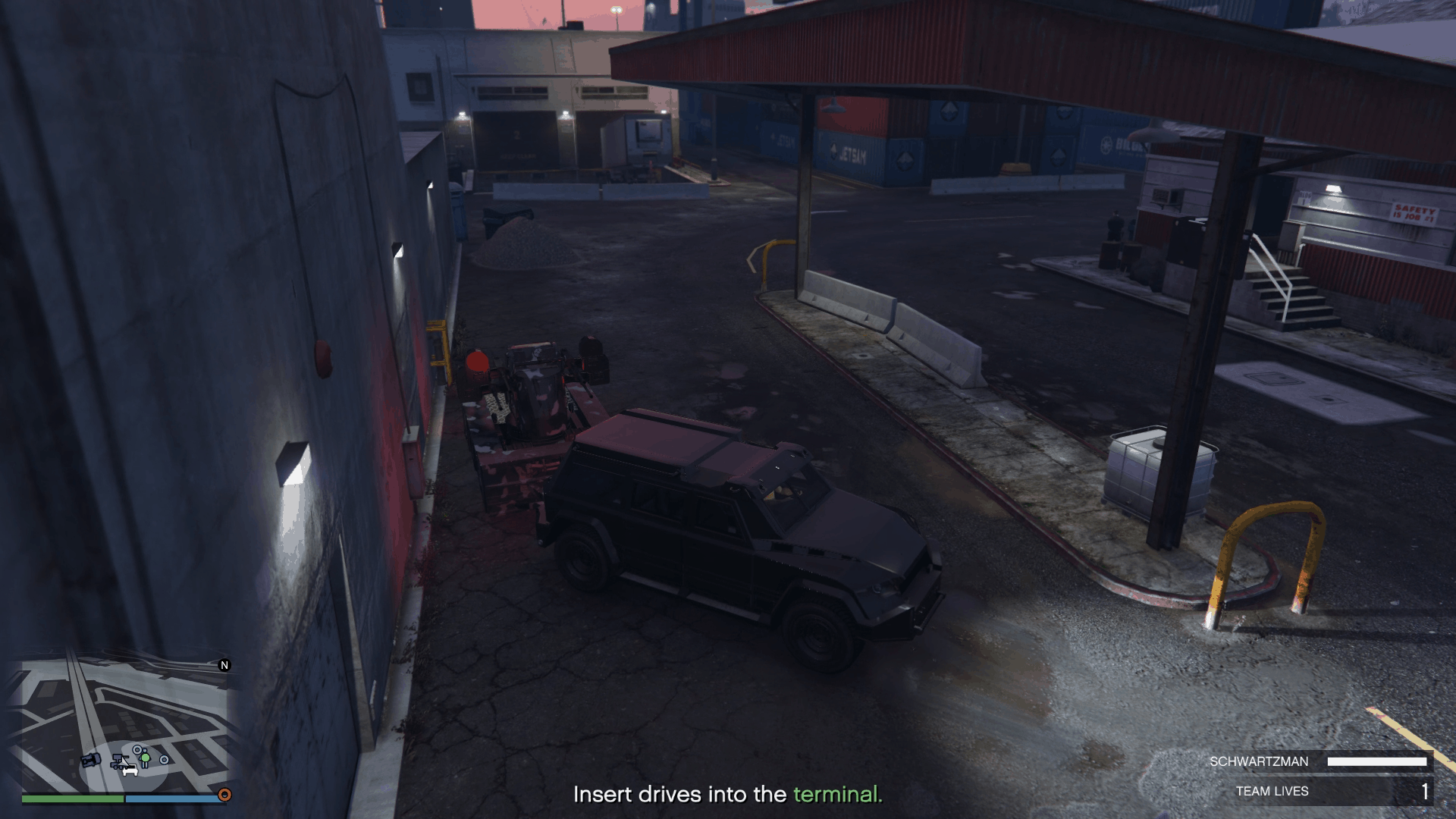
Task: Select the white car icon on minimap
Action: pyautogui.click(x=130, y=771)
